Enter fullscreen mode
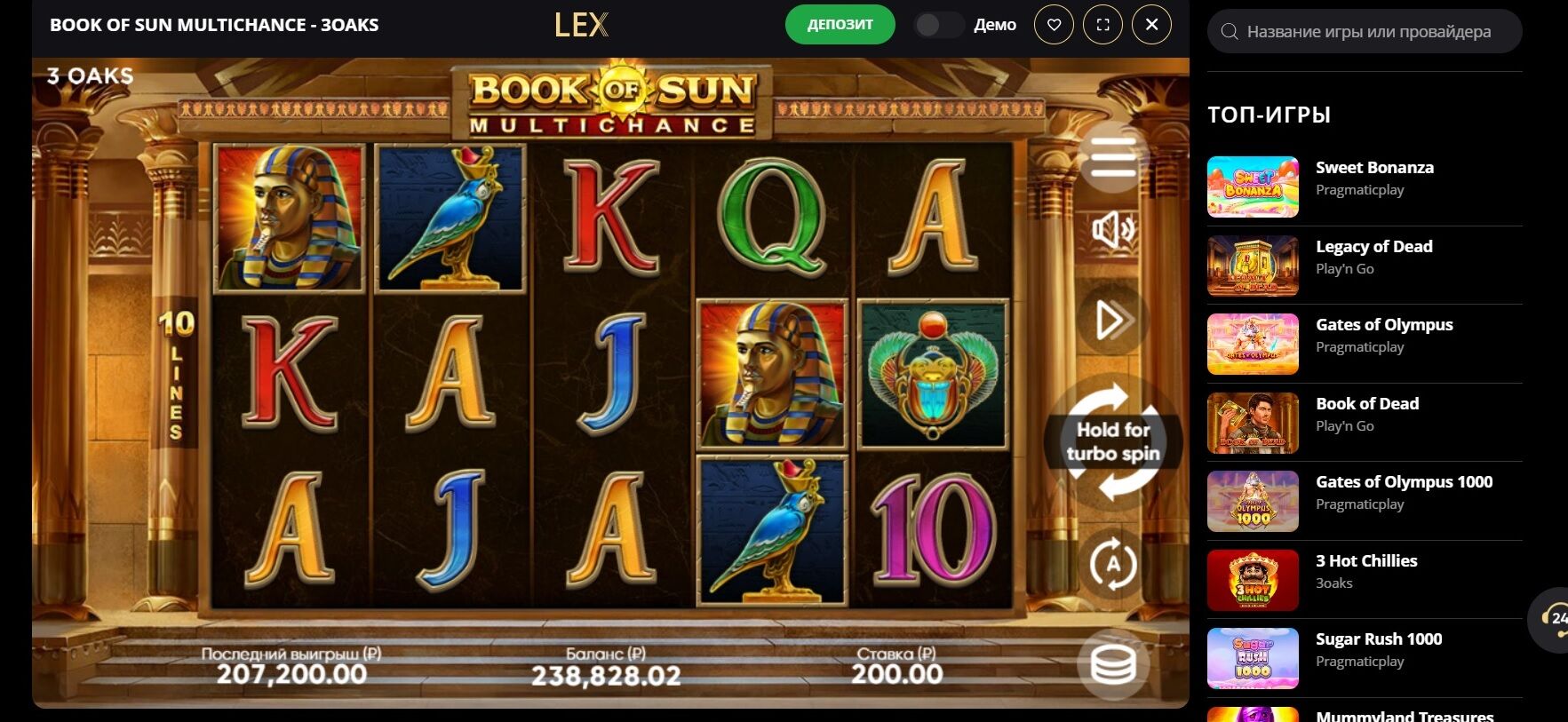 coord(1102,25)
